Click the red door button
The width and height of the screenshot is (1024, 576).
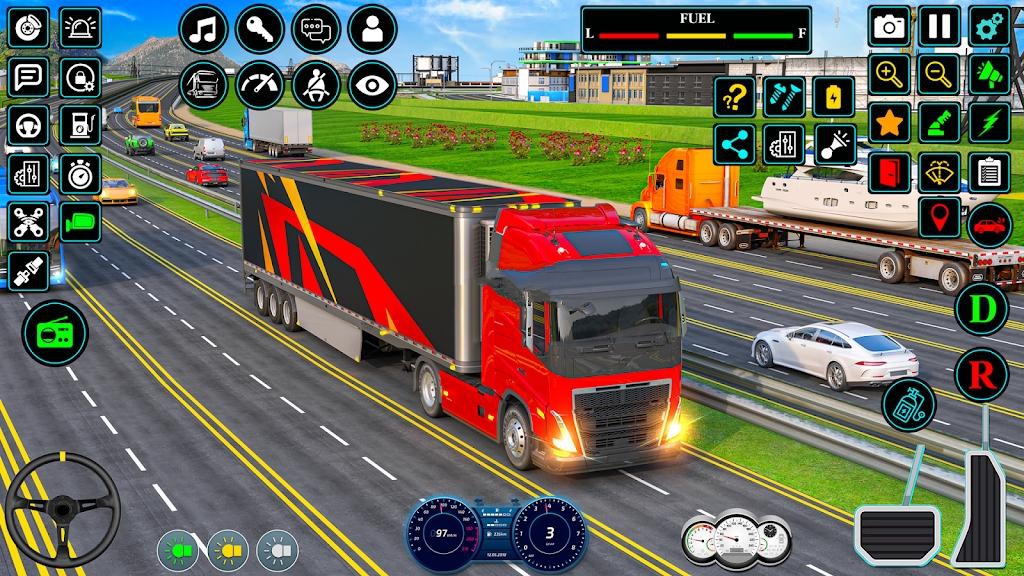pyautogui.click(x=889, y=172)
